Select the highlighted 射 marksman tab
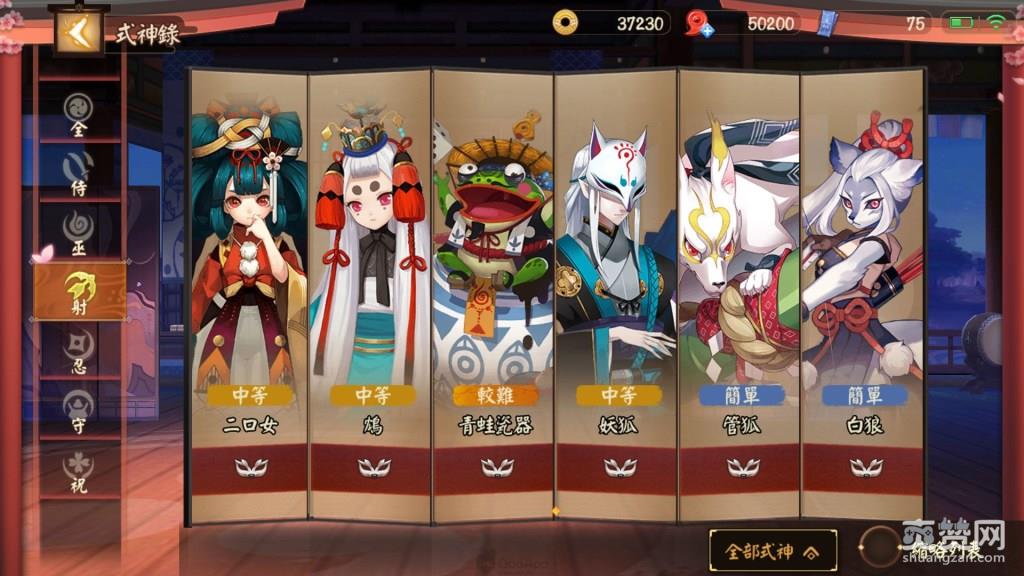The image size is (1024, 576). click(80, 291)
